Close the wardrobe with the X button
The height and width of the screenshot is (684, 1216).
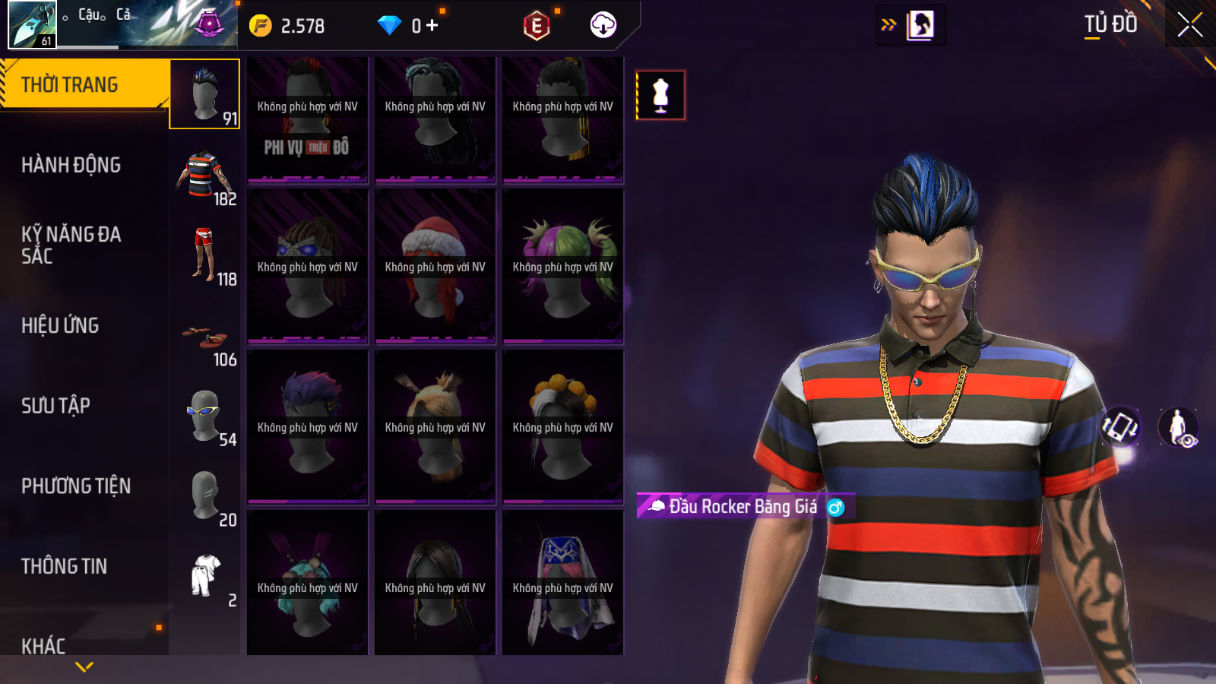[x=1190, y=25]
